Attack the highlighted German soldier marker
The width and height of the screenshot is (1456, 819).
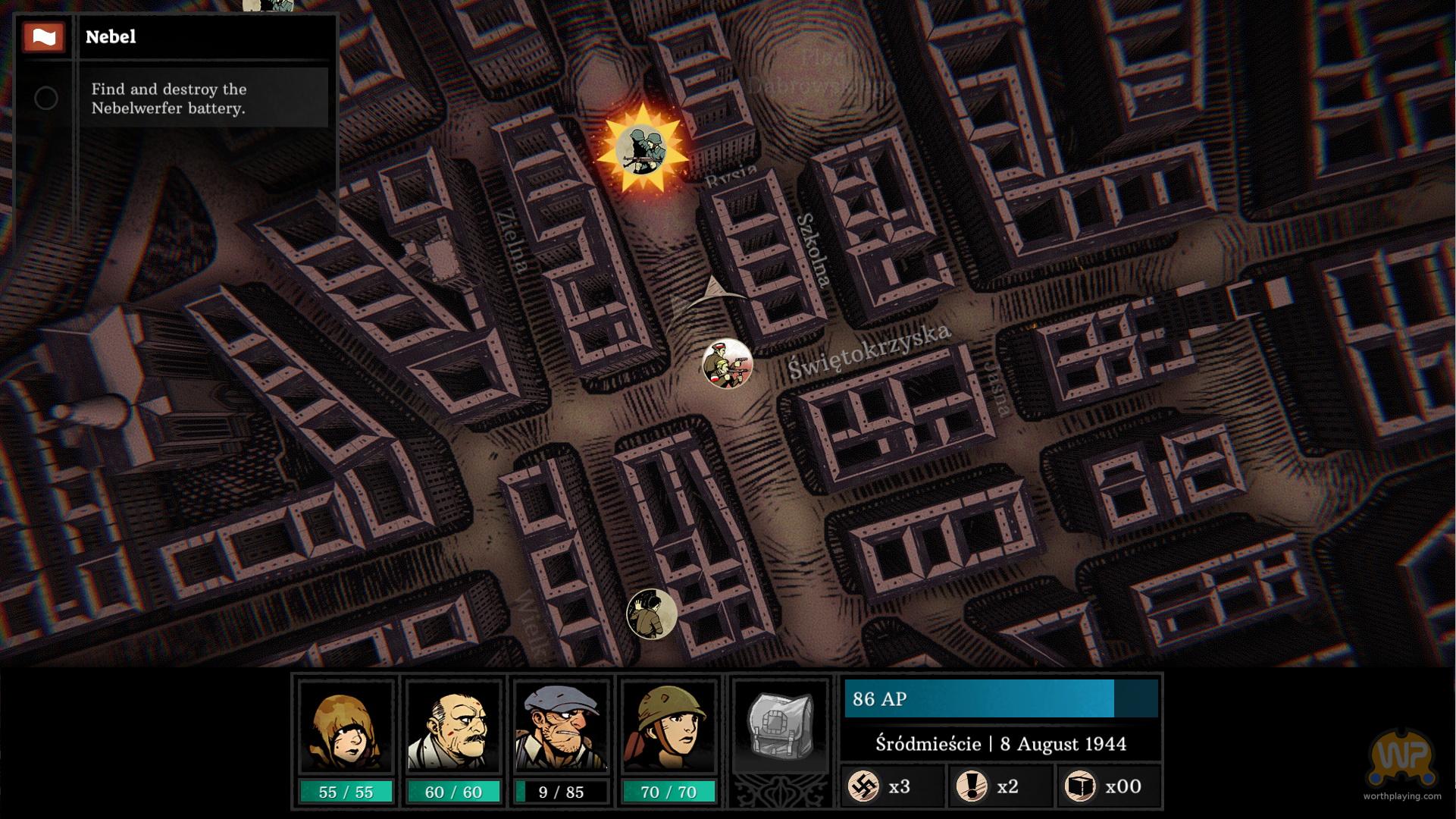coord(642,149)
